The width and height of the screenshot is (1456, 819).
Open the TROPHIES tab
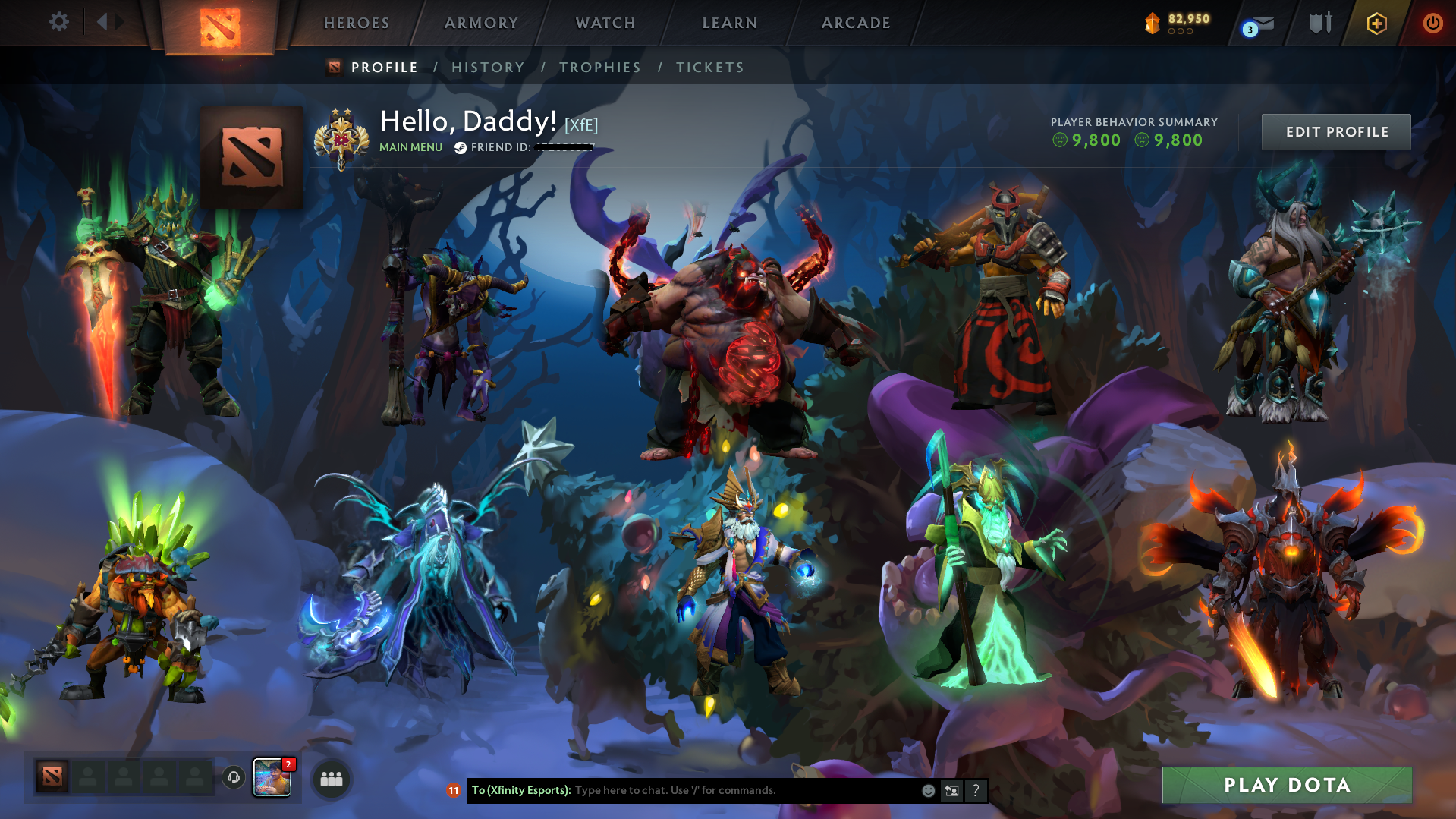point(599,67)
